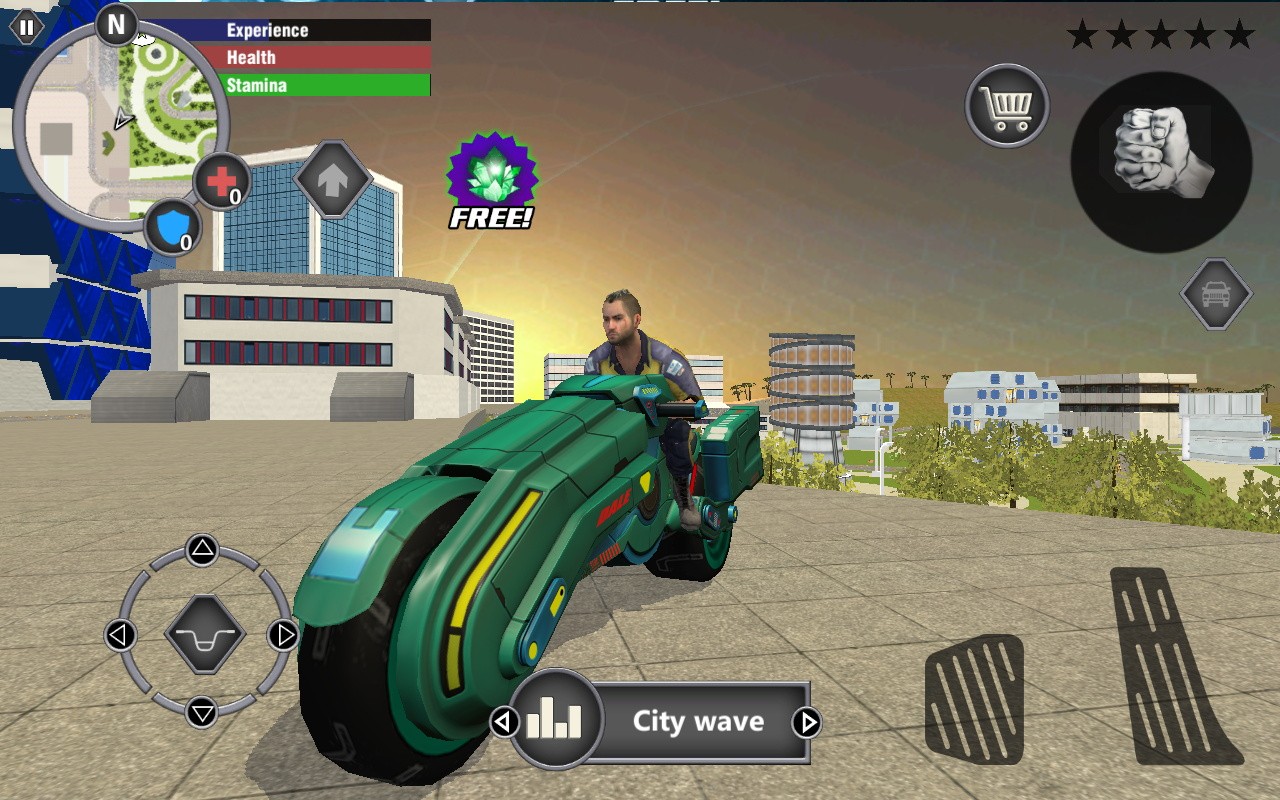Image resolution: width=1280 pixels, height=800 pixels.
Task: Collect the FREE gems reward
Action: [490, 180]
